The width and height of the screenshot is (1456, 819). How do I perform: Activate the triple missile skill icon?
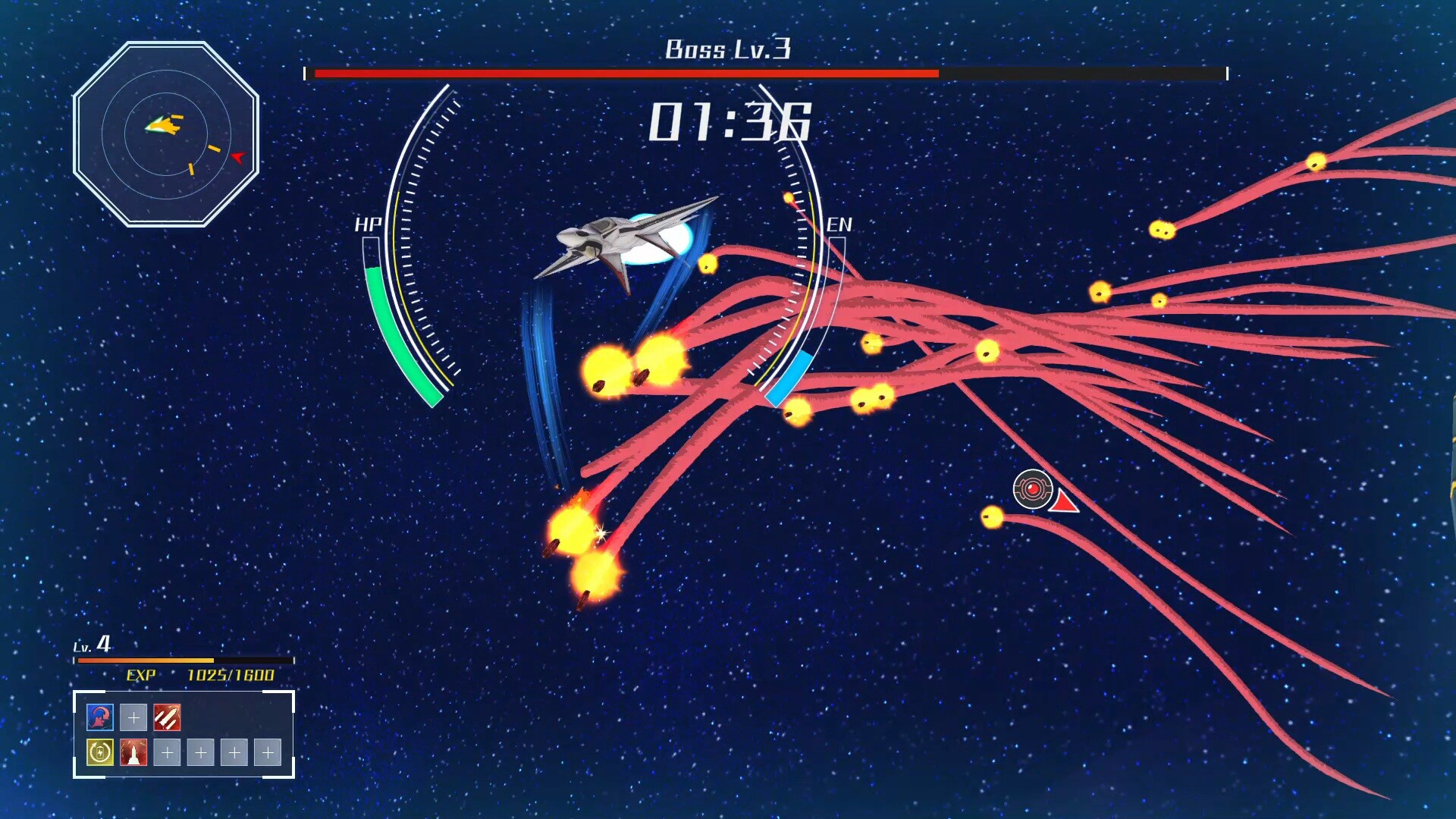pos(167,717)
